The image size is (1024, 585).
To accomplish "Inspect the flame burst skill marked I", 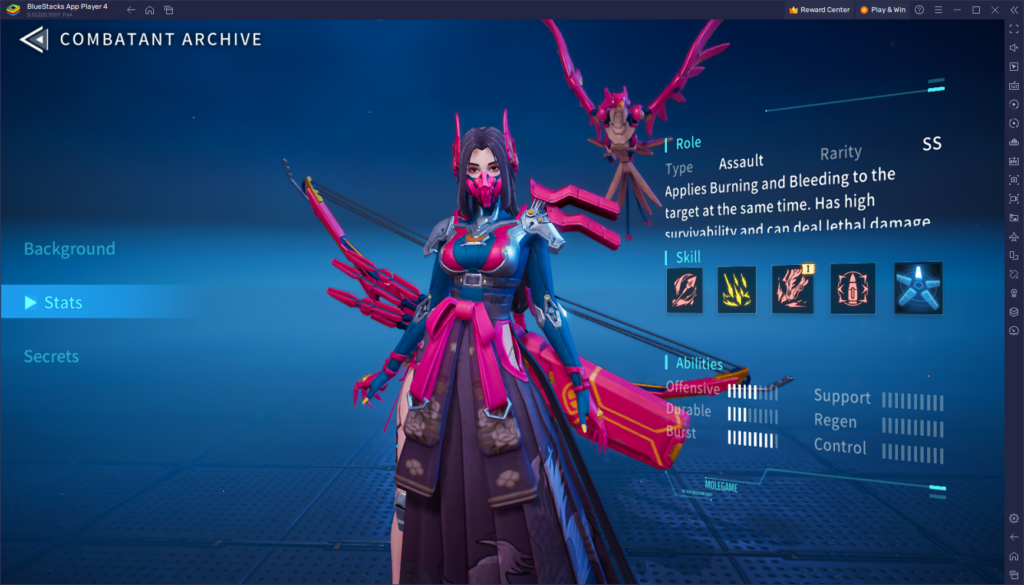I will [x=792, y=289].
